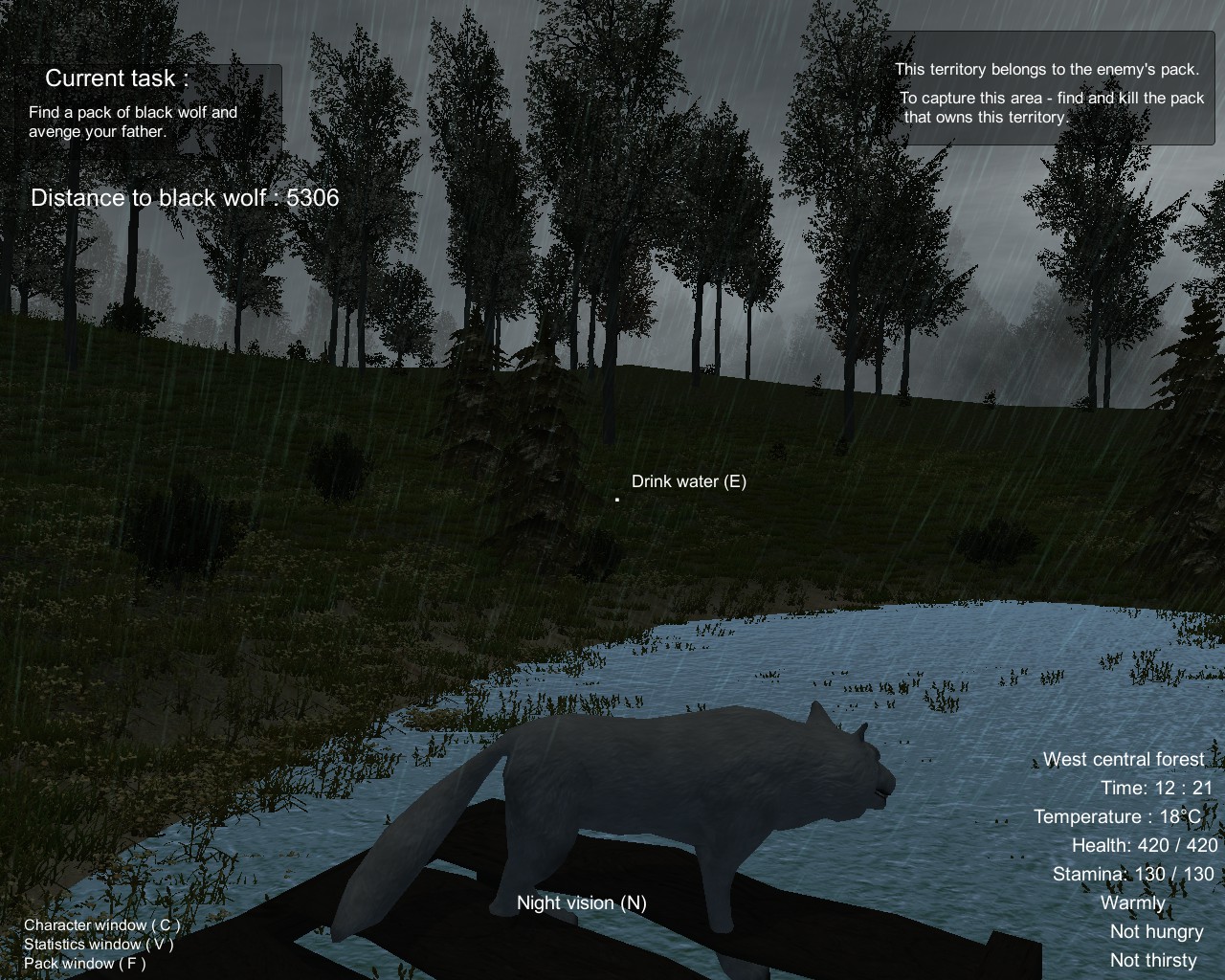Open the Statistics window (V)
This screenshot has width=1225, height=980.
[x=99, y=945]
